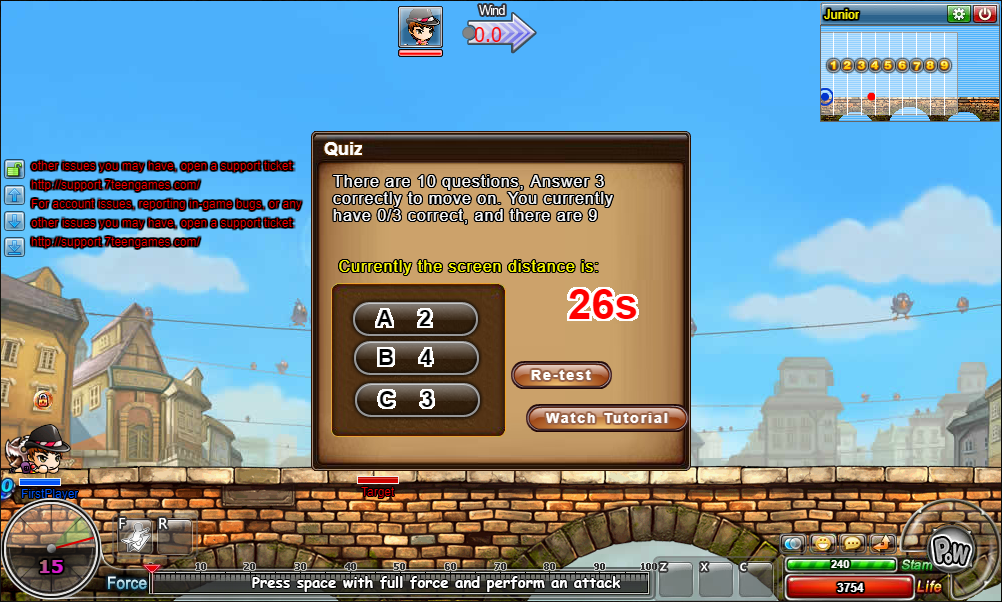Viewport: 1002px width, 602px height.
Task: Toggle the blue transparency circles icon
Action: (795, 544)
